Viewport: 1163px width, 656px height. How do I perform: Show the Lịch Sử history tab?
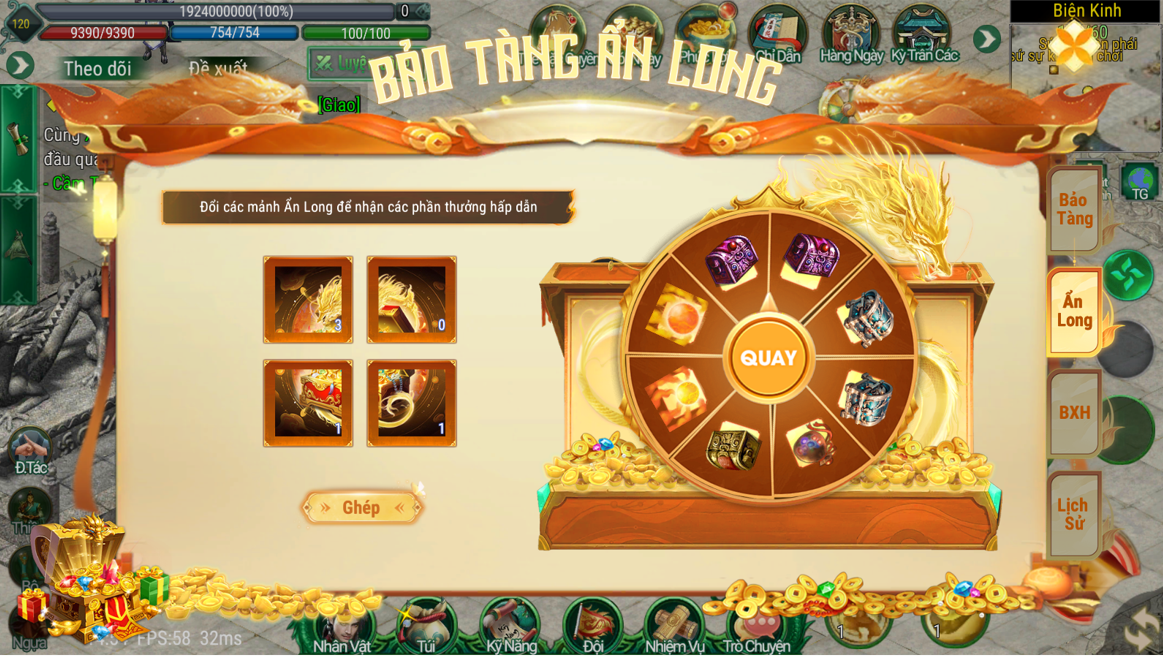coord(1075,514)
